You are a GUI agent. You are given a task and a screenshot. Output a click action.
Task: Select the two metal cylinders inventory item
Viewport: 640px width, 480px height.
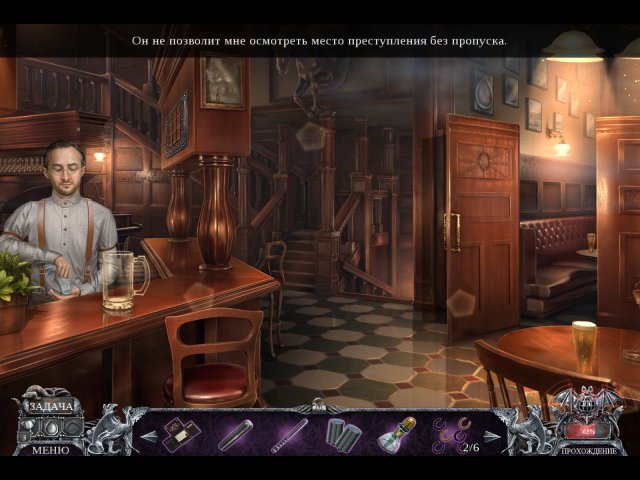click(341, 435)
